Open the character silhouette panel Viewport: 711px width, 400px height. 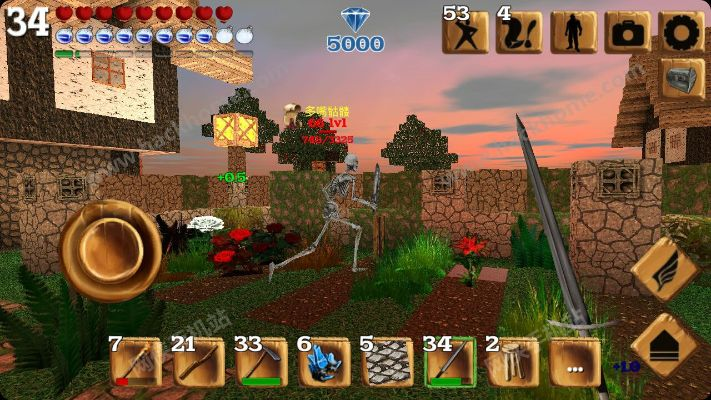pos(574,32)
